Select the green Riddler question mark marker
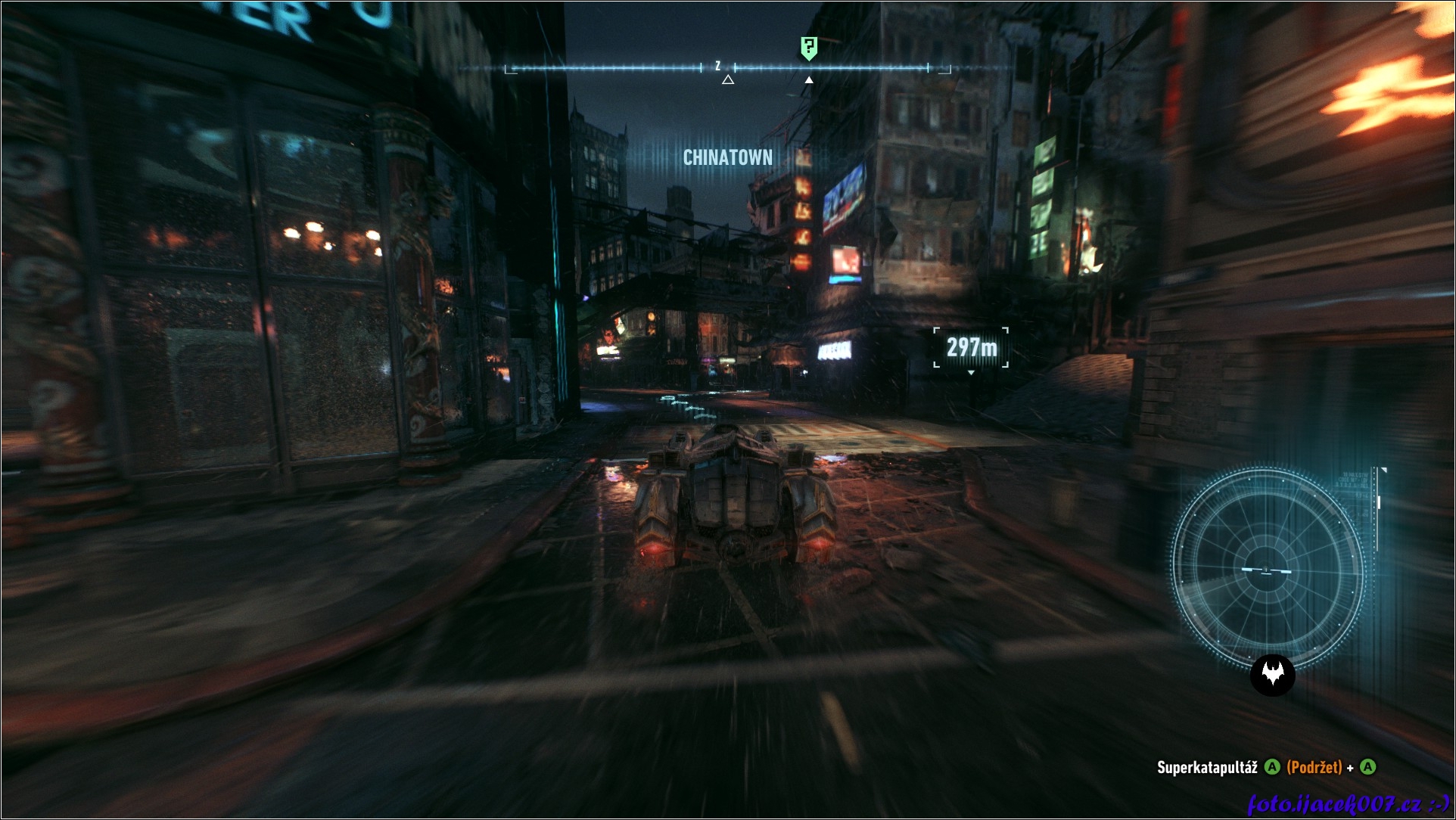Viewport: 1456px width, 820px height. click(x=809, y=48)
